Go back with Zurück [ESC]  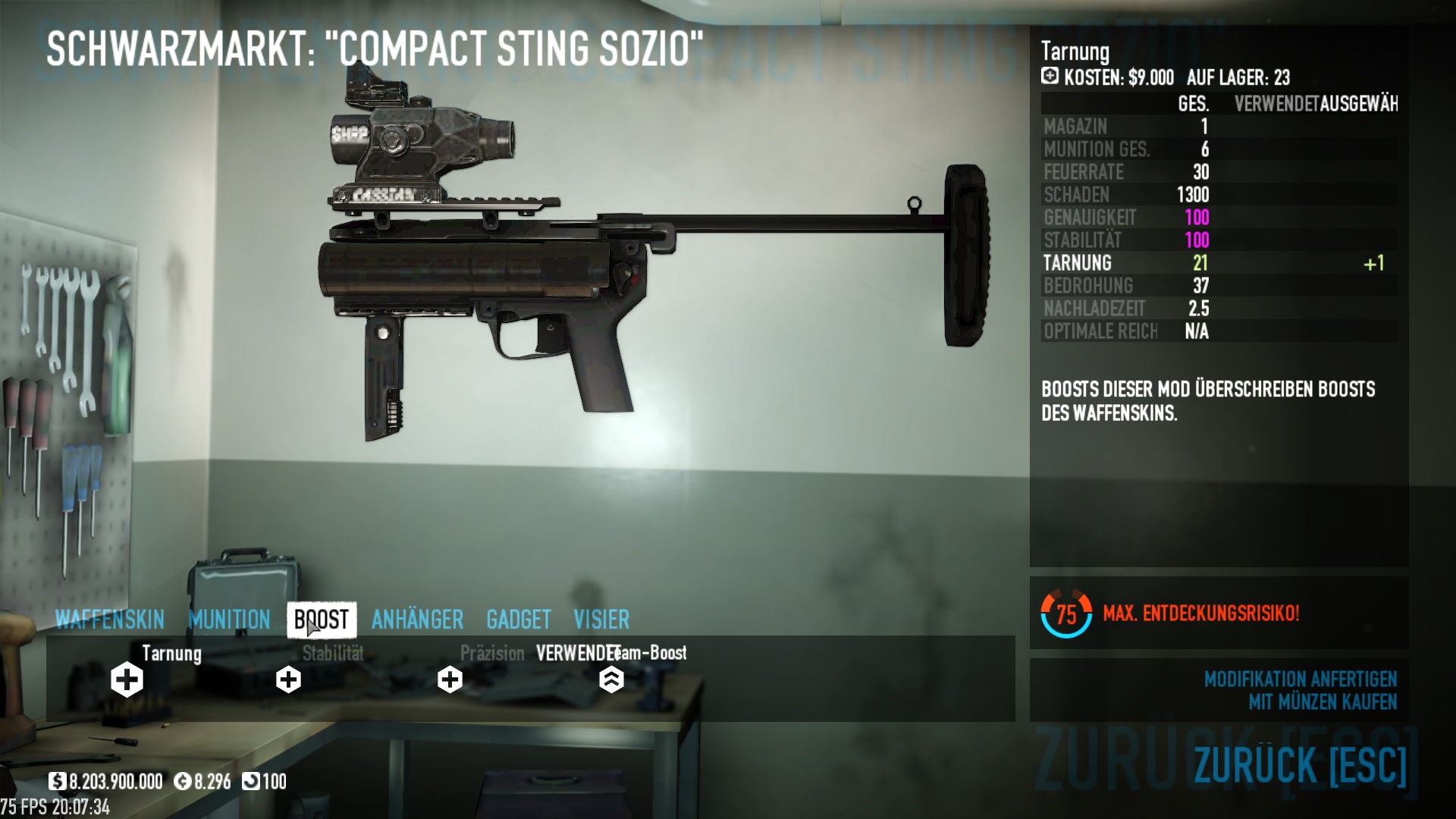(x=1300, y=764)
